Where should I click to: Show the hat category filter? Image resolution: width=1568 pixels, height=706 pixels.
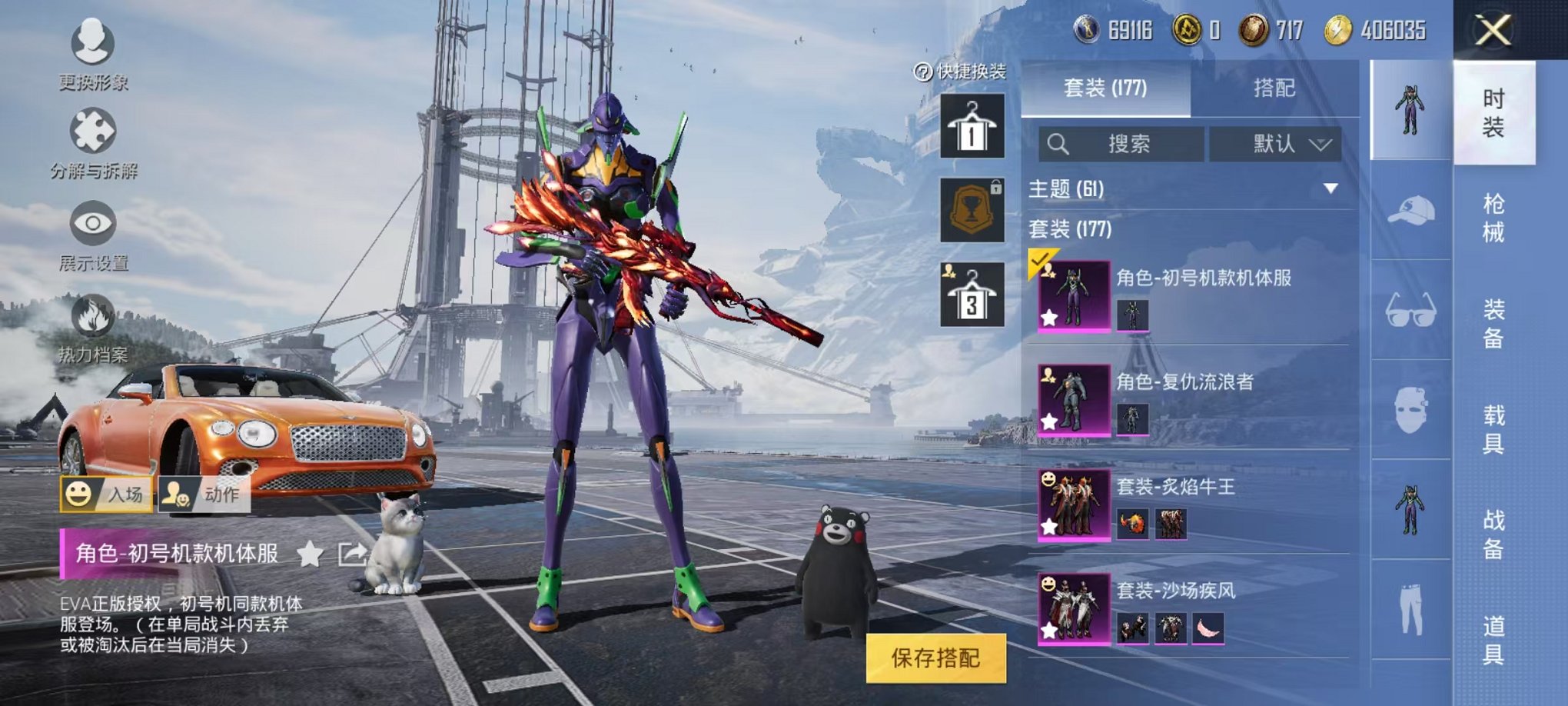[1410, 211]
